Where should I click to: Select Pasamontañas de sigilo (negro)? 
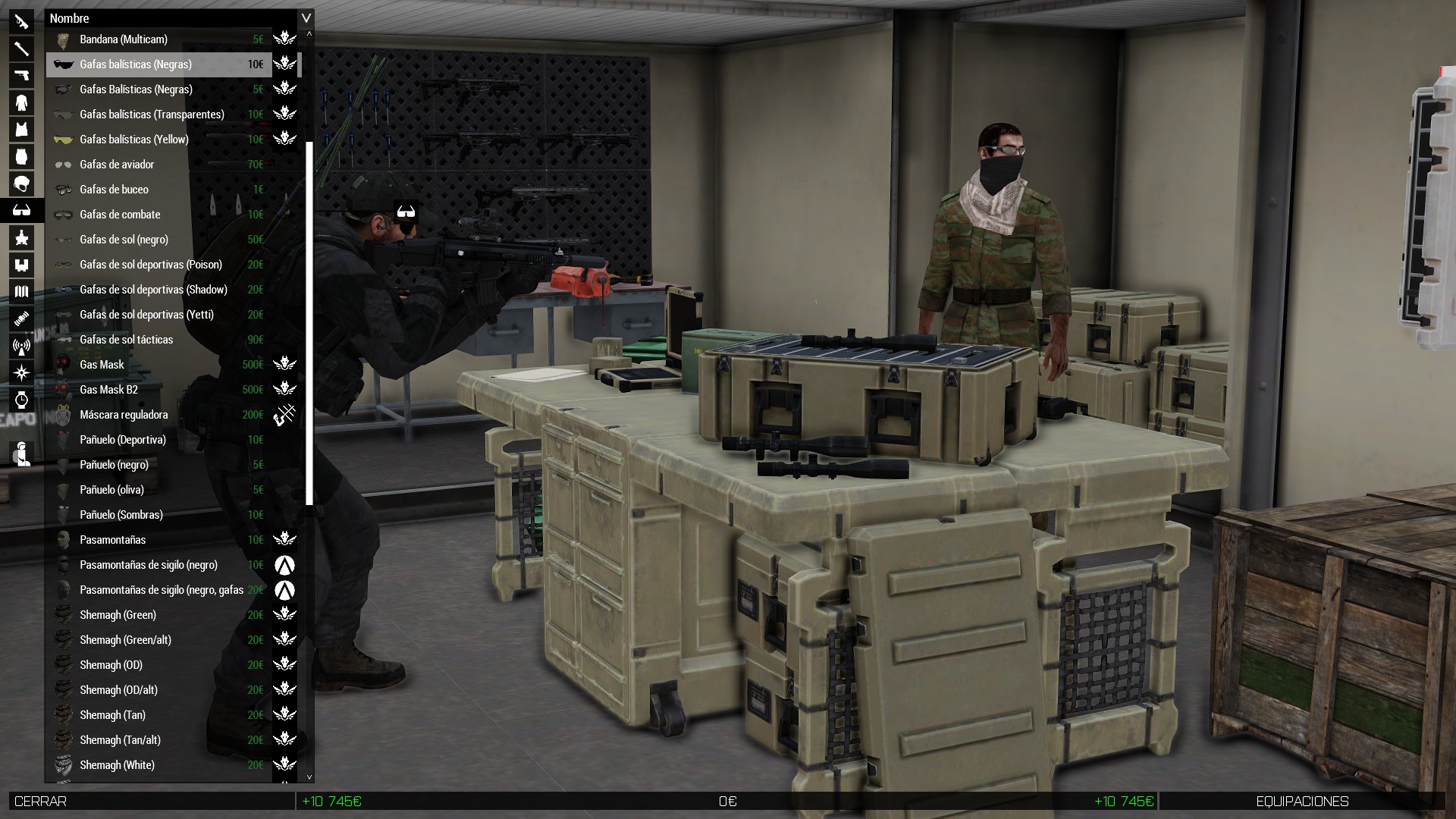click(x=148, y=565)
